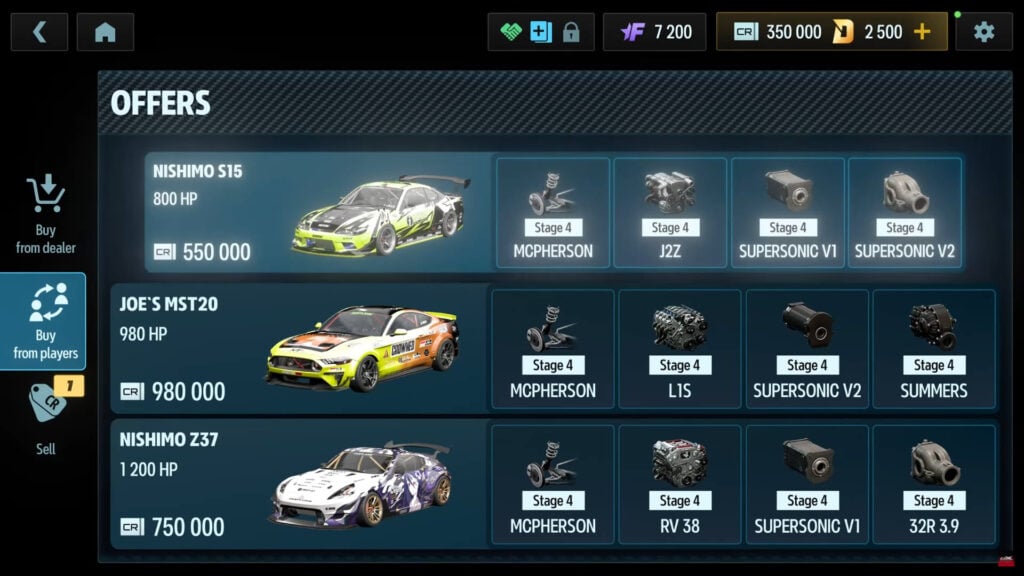
Task: View the 32R 3.9 Stage 4 part
Action: click(933, 484)
